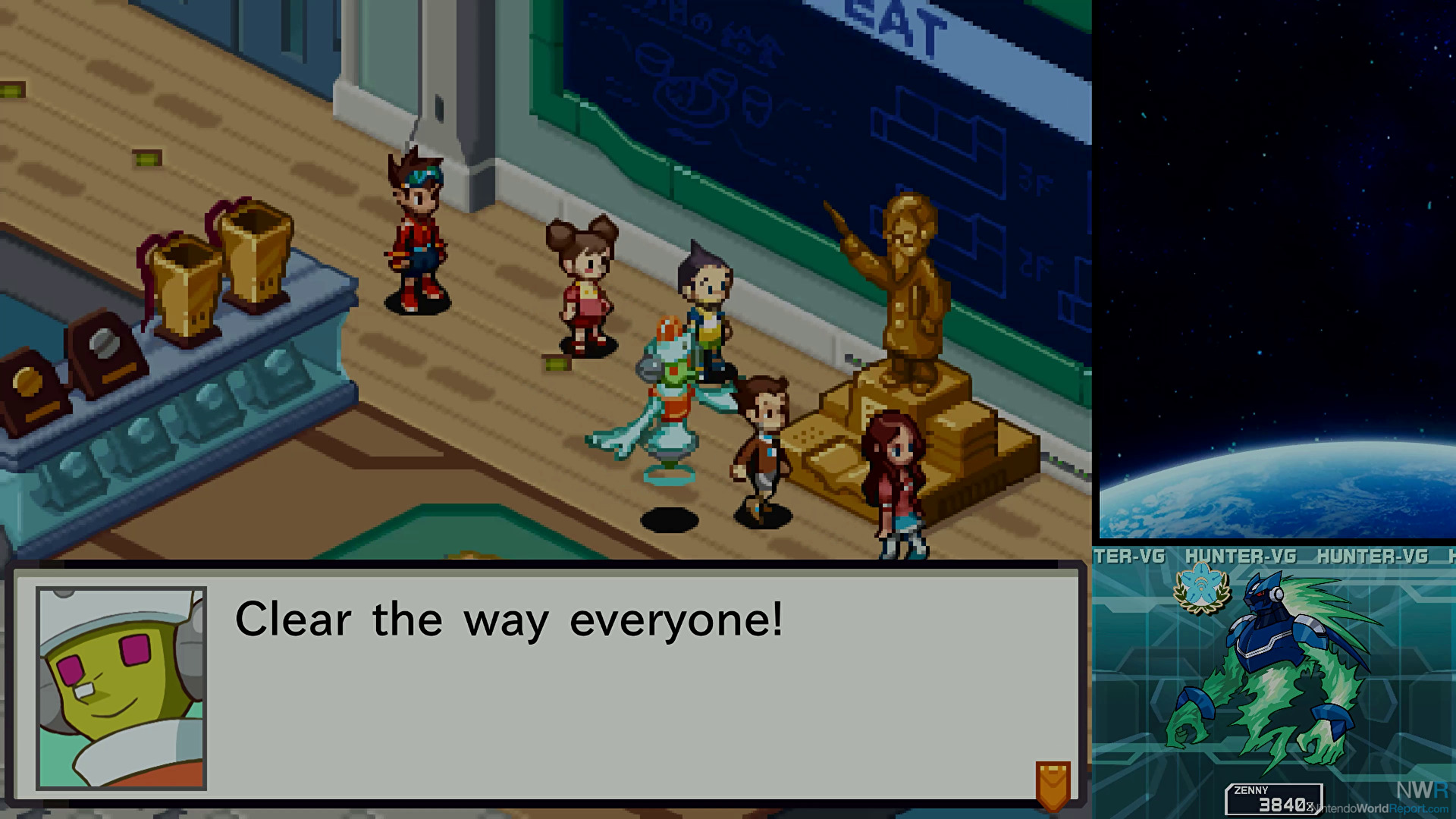Click the "Clear the way everyone!" dialogue text

point(508,620)
